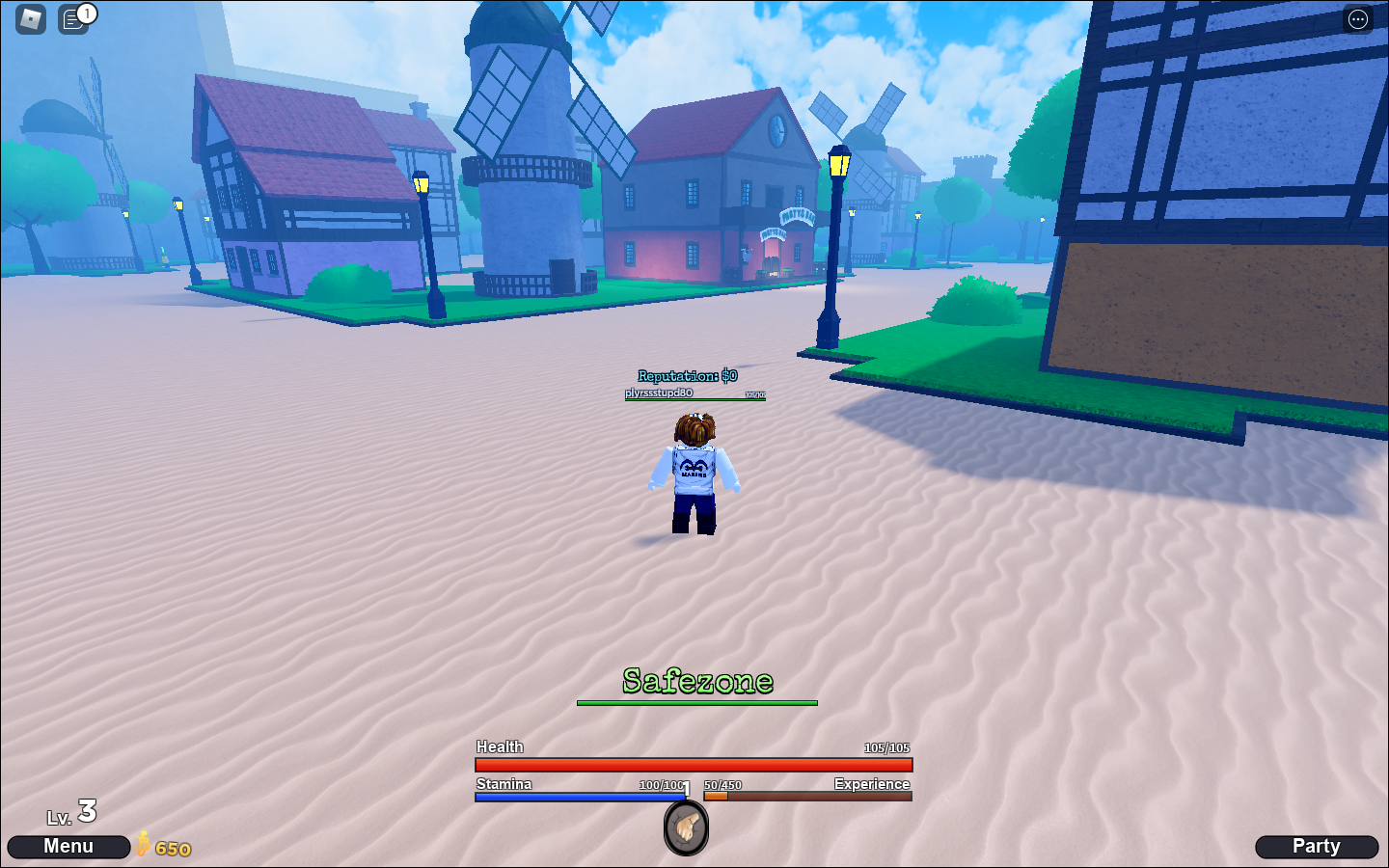Viewport: 1389px width, 868px height.
Task: Click the unread message badge showing 1
Action: click(x=87, y=13)
